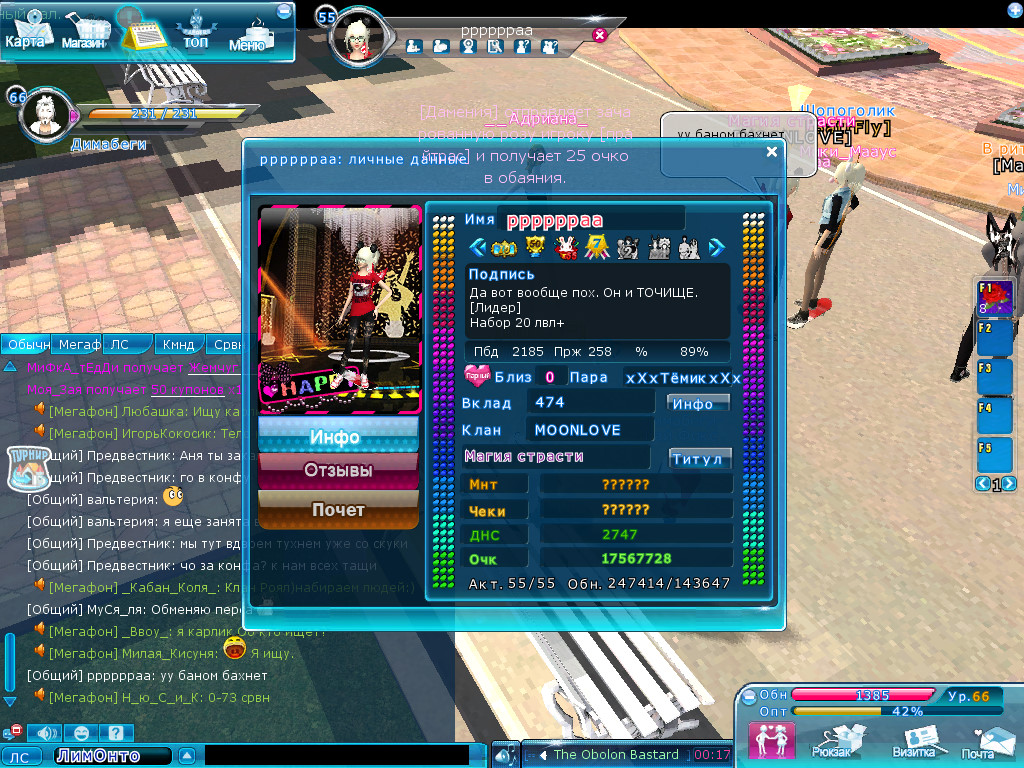The height and width of the screenshot is (768, 1024).
Task: Show next badges with the right arrow
Action: (x=716, y=247)
